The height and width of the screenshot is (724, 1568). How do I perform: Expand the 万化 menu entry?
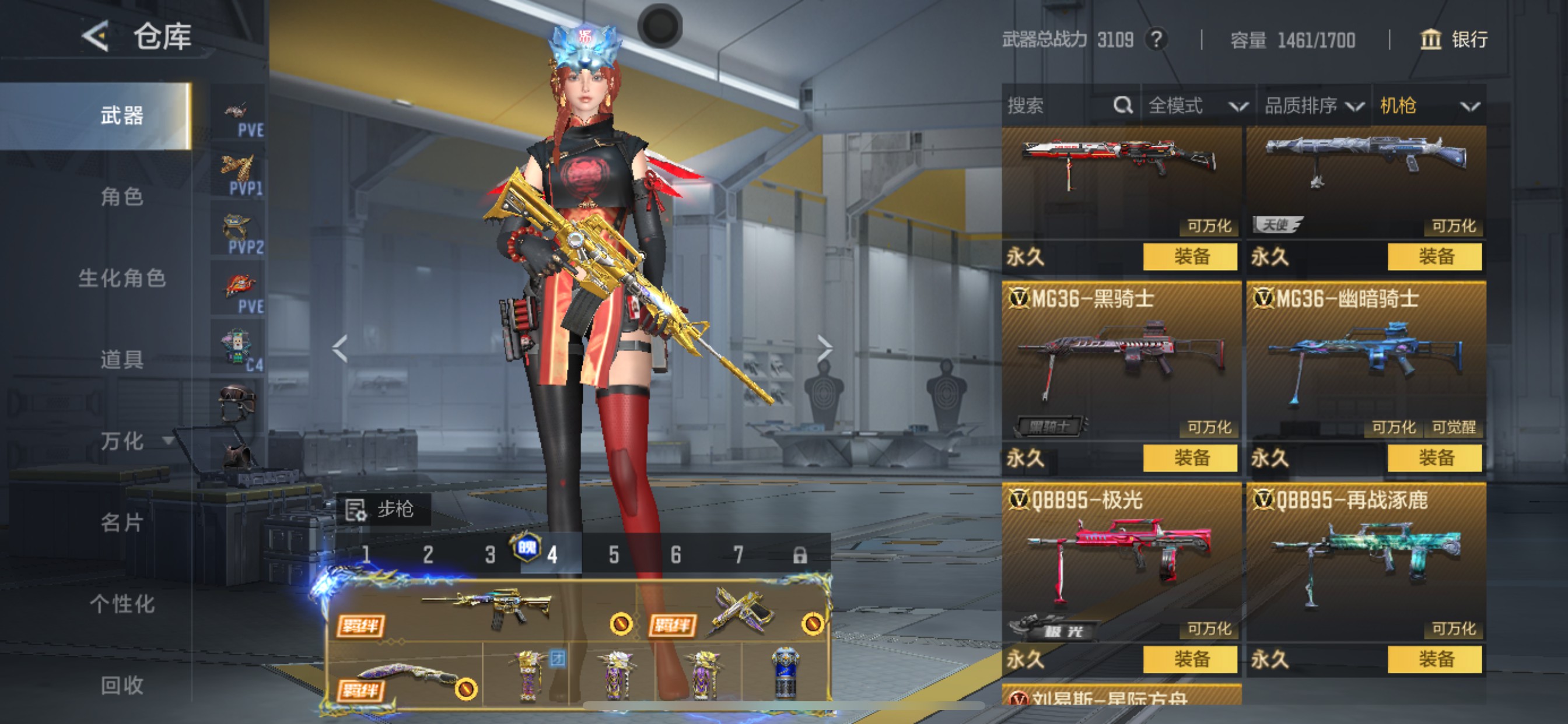[135, 441]
